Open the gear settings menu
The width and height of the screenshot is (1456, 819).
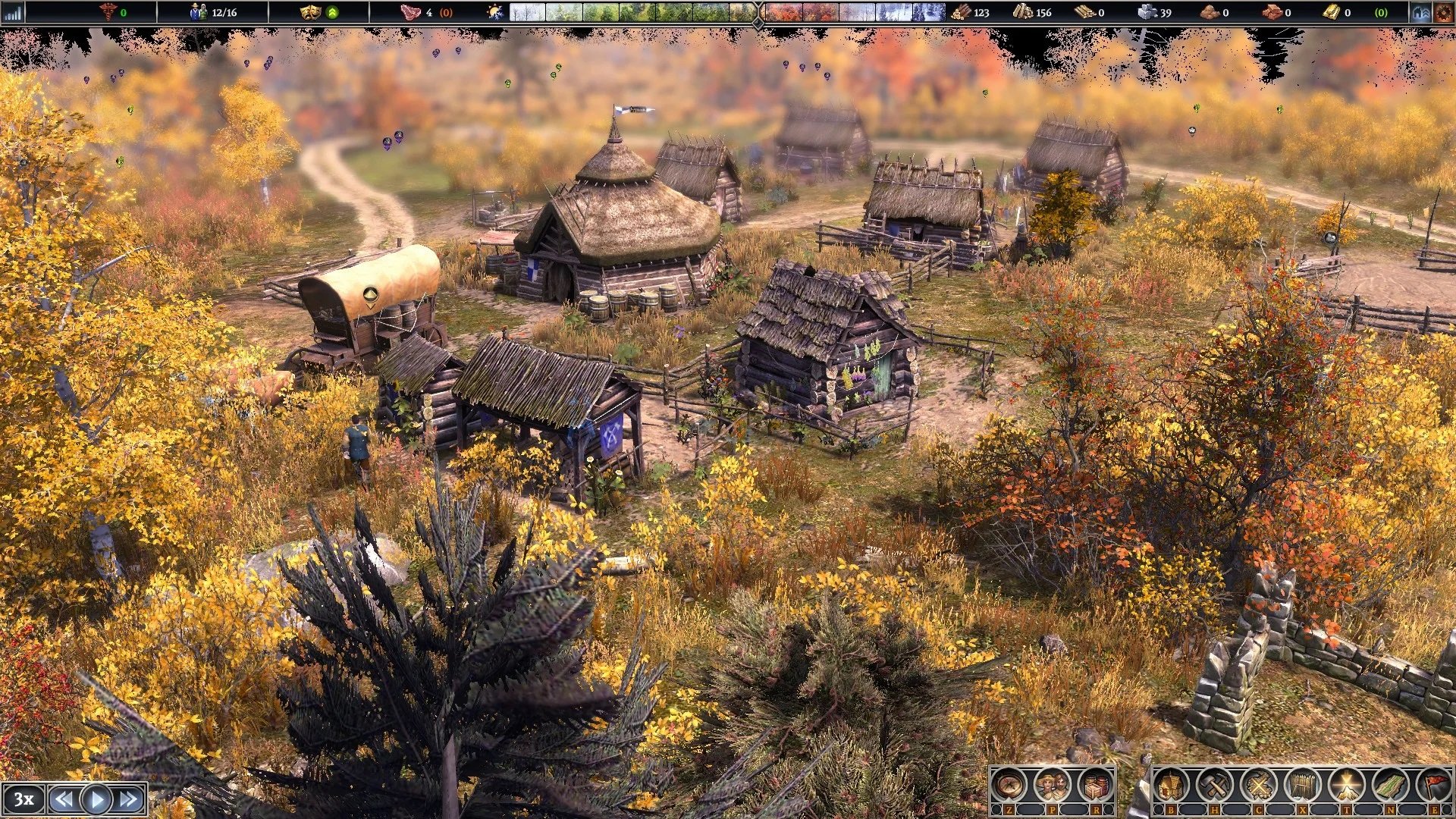coord(1442,12)
